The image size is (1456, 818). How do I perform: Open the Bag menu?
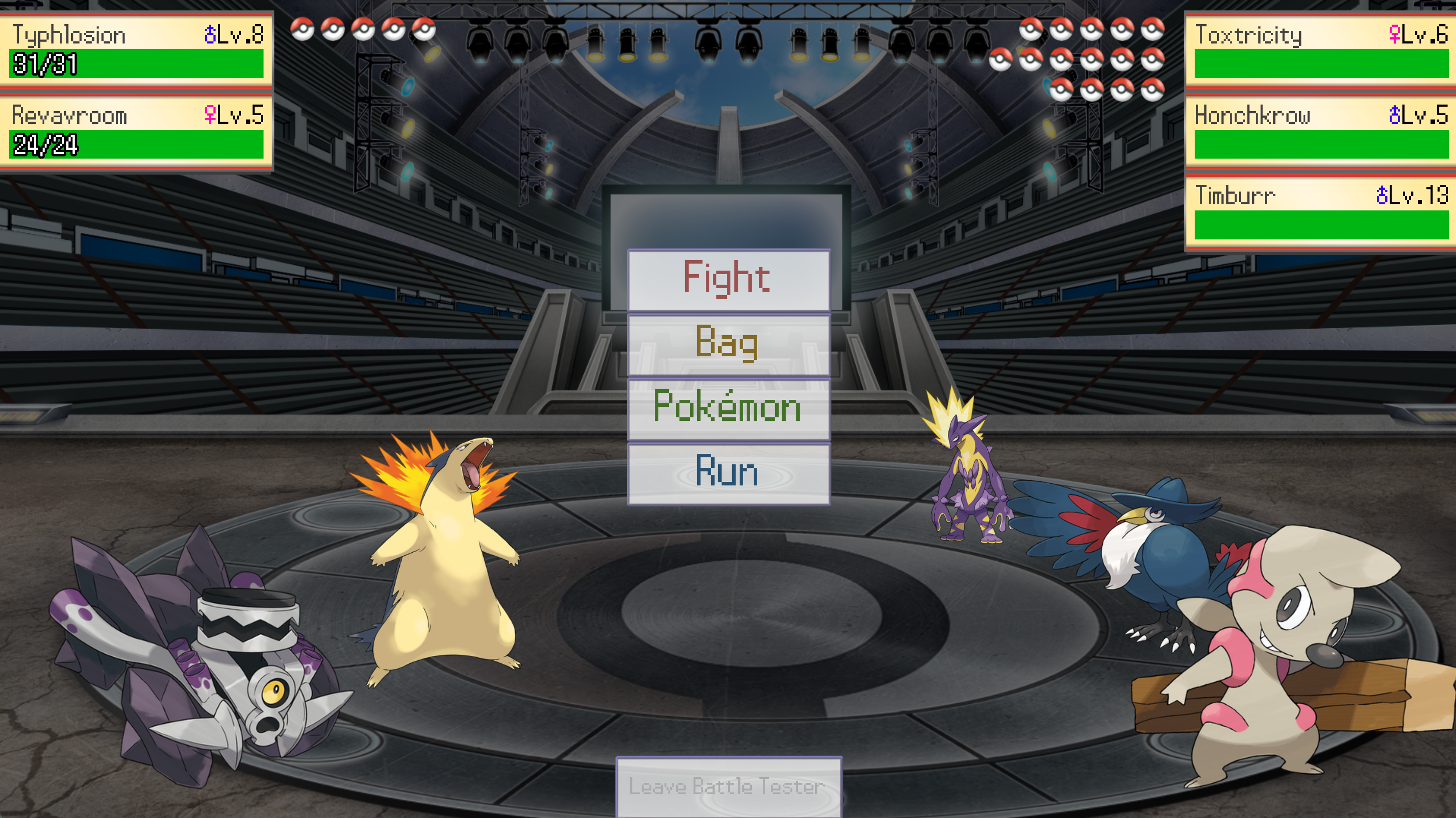point(728,344)
